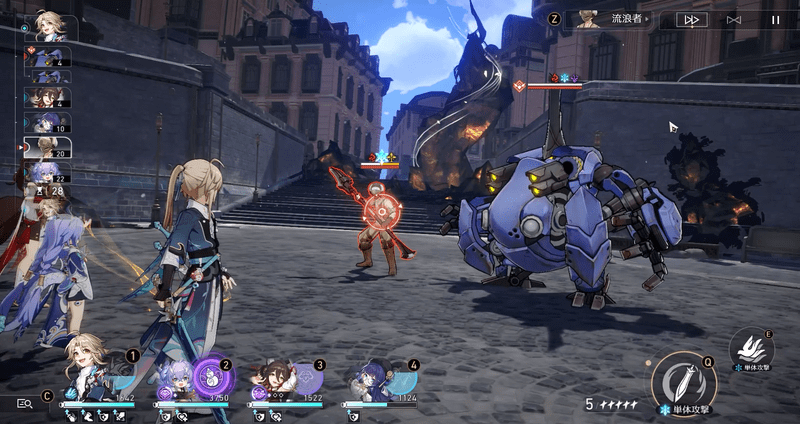Open the 流浪者 enemy info panel
The width and height of the screenshot is (800, 424).
pyautogui.click(x=611, y=19)
